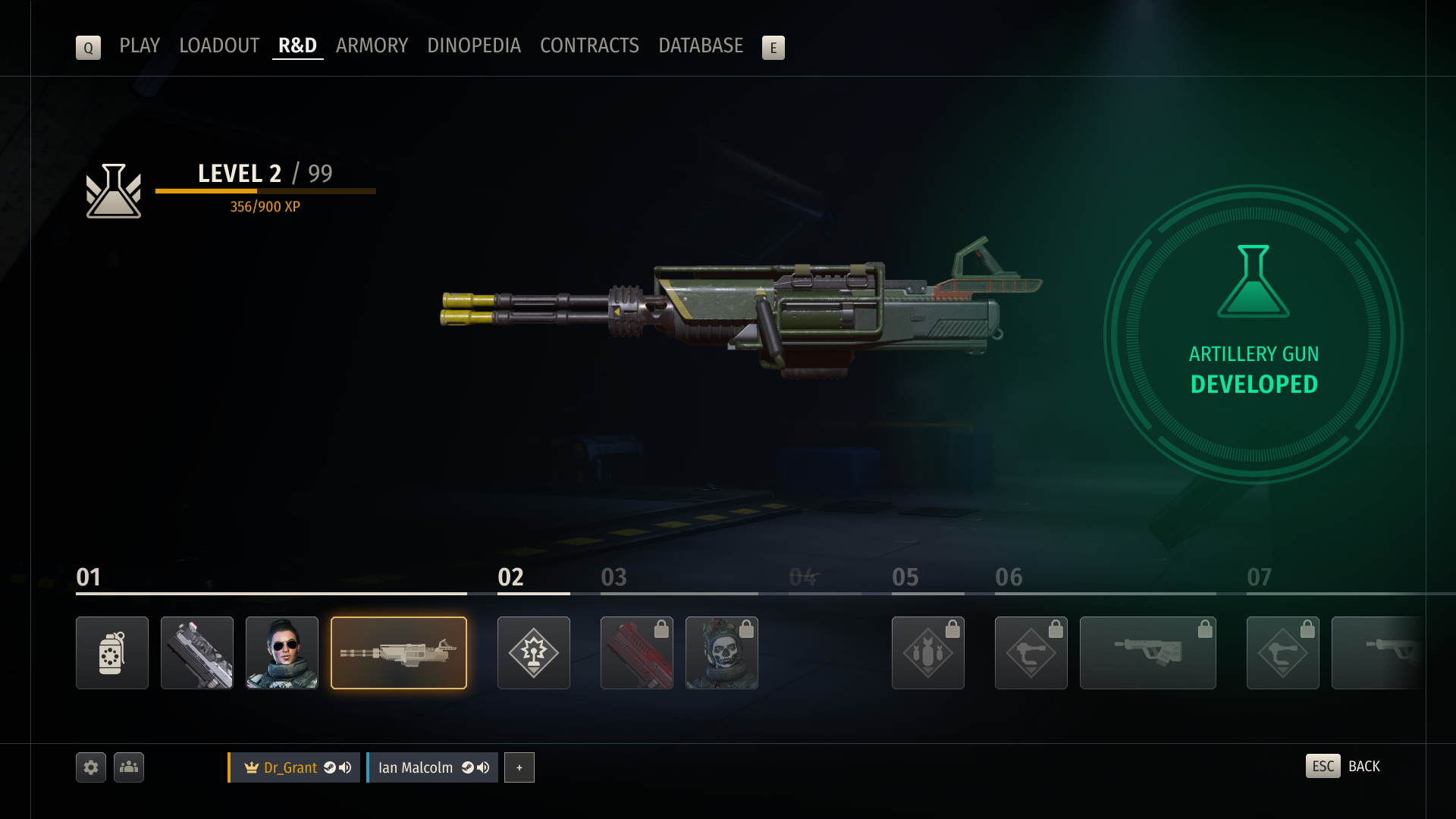Choose the sunglasses character portrait reward
The height and width of the screenshot is (819, 1456).
[282, 653]
